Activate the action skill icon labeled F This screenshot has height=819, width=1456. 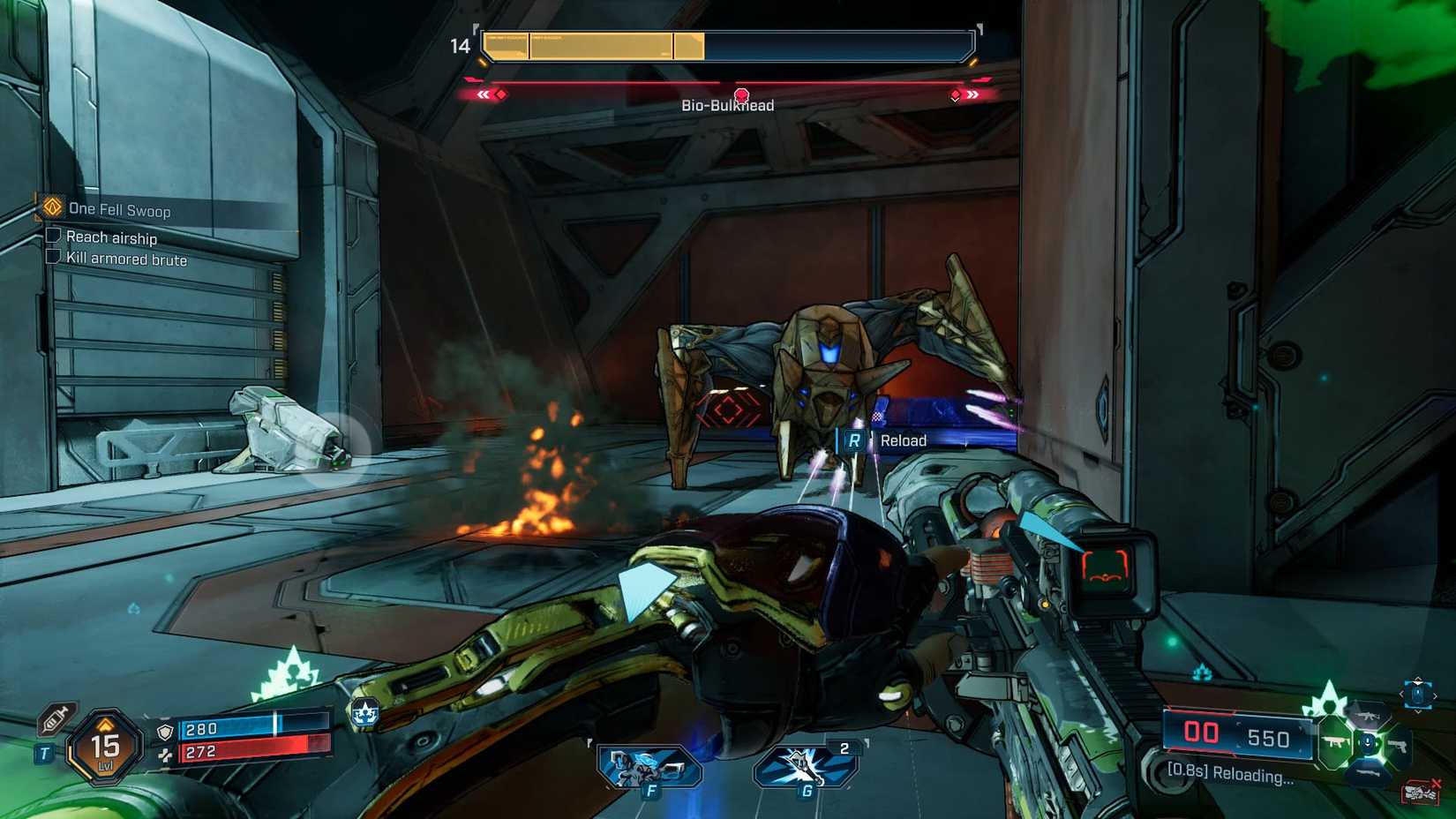click(649, 767)
